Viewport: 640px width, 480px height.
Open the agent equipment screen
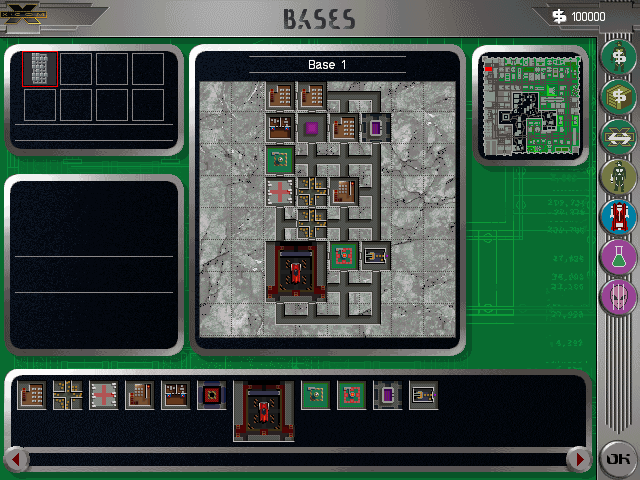pos(618,176)
